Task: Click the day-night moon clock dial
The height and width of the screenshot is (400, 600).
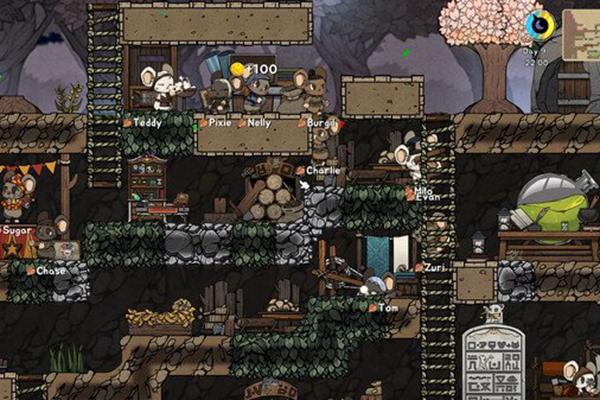Action: coord(540,24)
